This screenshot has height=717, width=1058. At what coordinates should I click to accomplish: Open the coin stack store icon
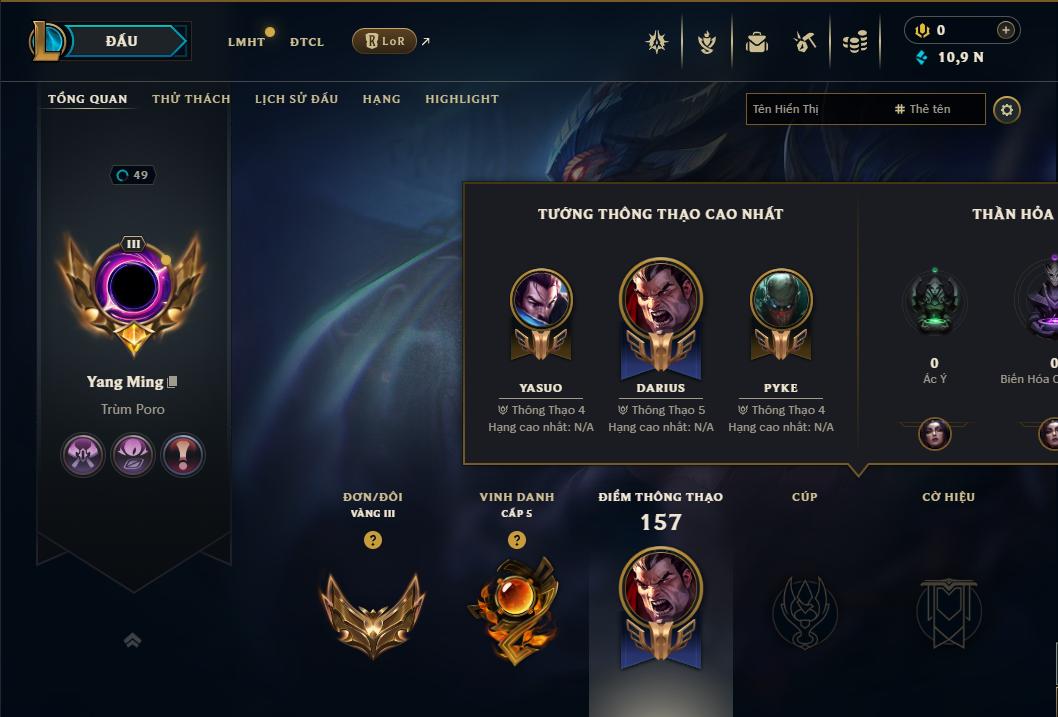click(855, 42)
